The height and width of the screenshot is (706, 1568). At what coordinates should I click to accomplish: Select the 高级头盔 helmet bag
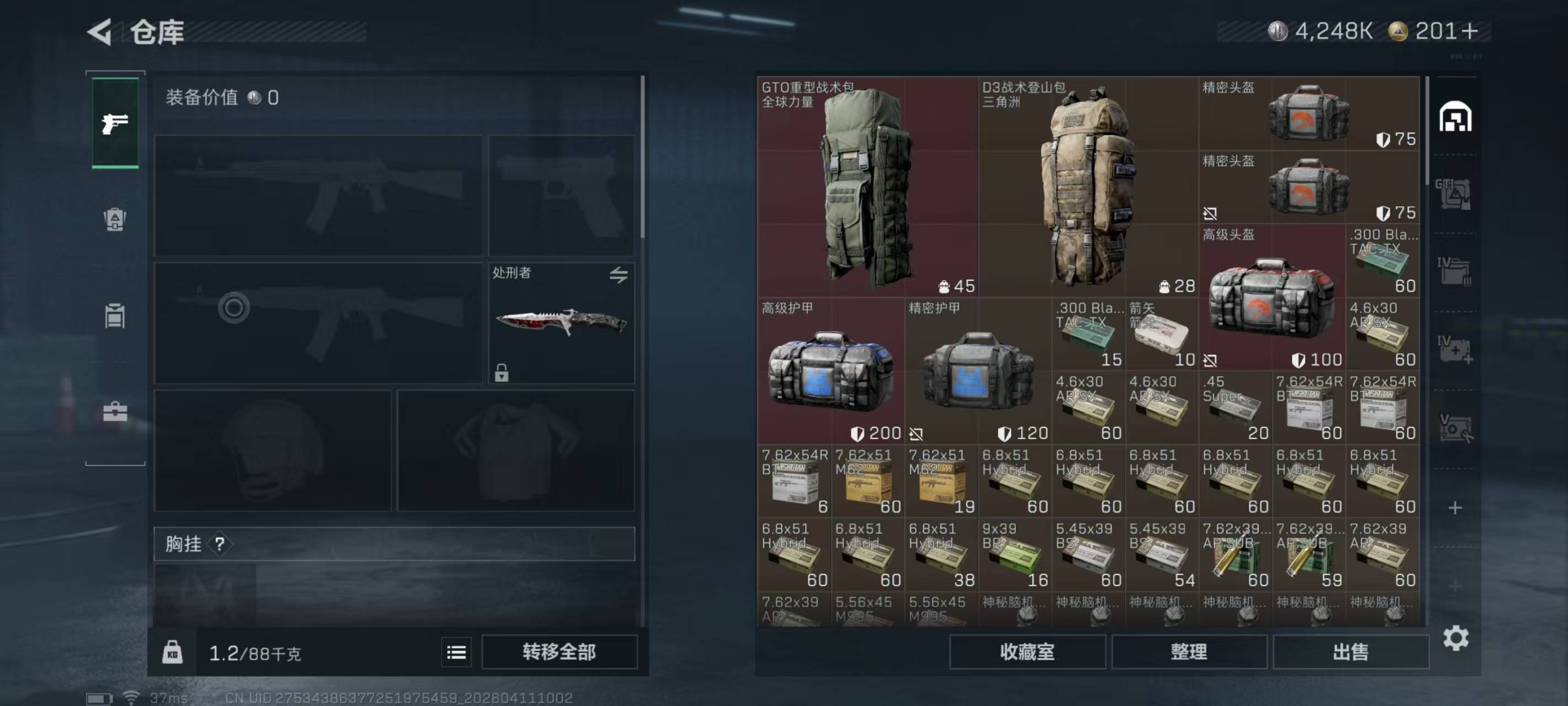[1271, 297]
